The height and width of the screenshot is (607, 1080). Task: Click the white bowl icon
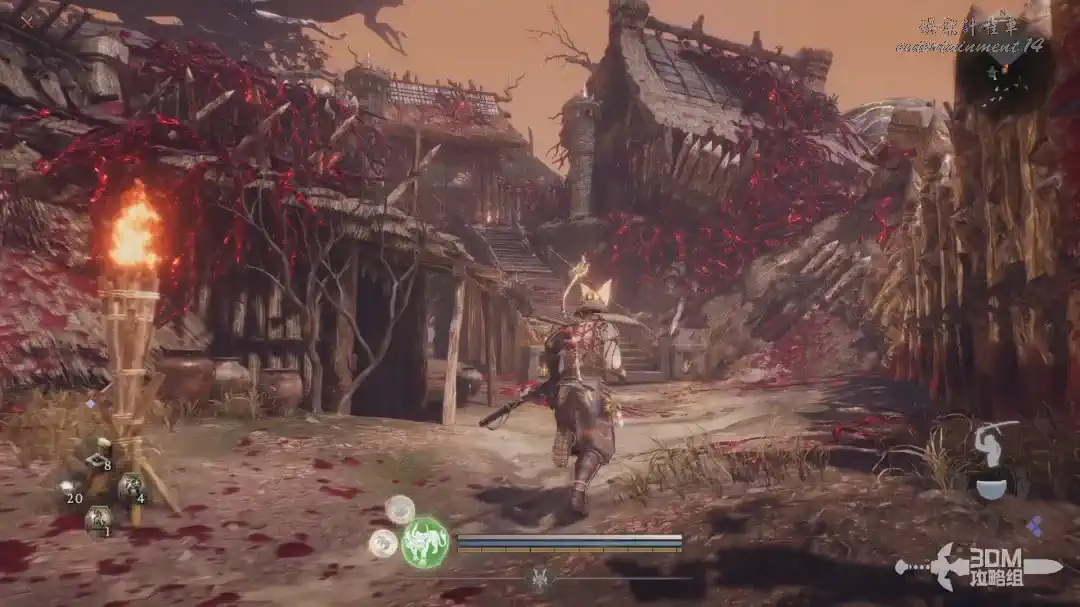pyautogui.click(x=992, y=488)
